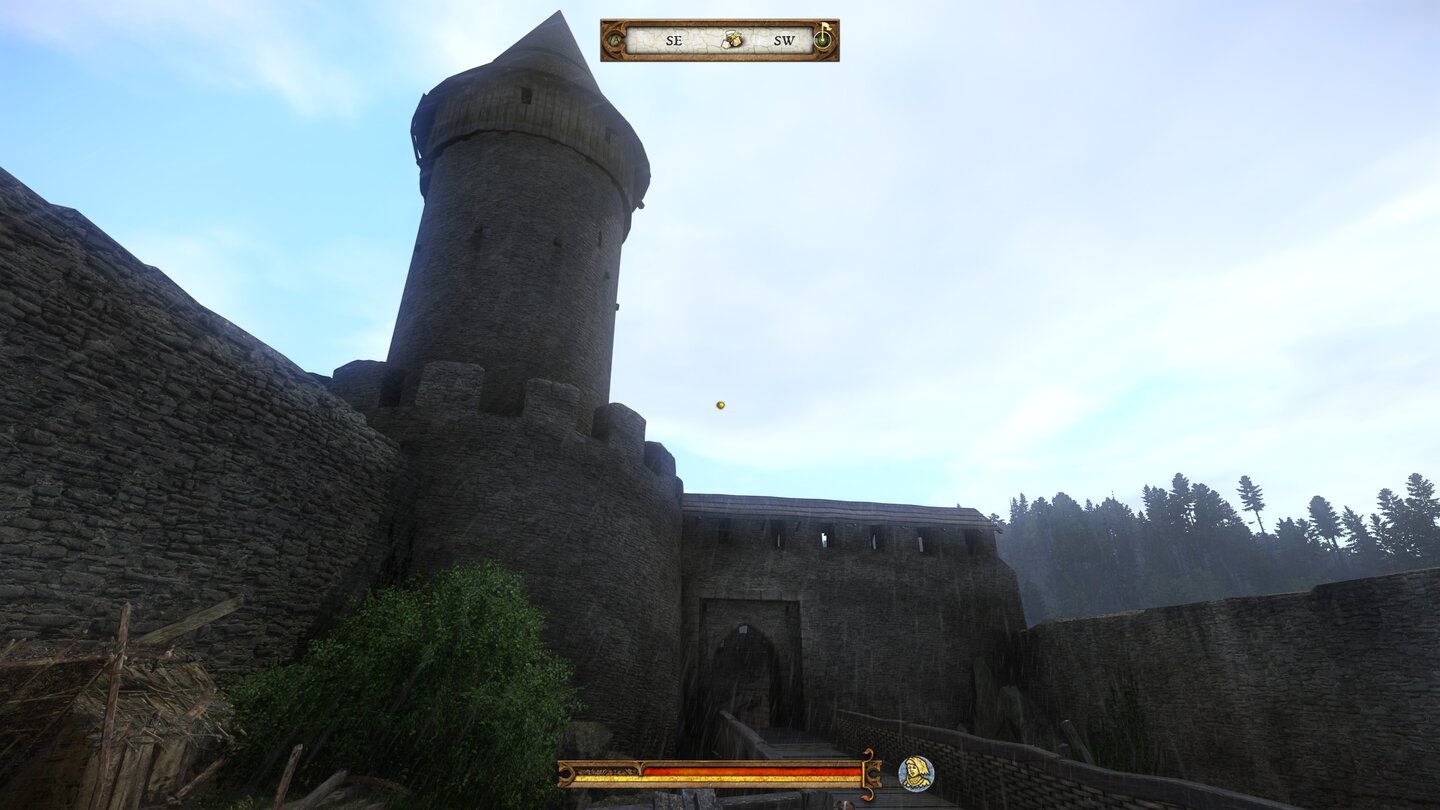Open the character buff portrait near the health bar

pyautogui.click(x=917, y=773)
